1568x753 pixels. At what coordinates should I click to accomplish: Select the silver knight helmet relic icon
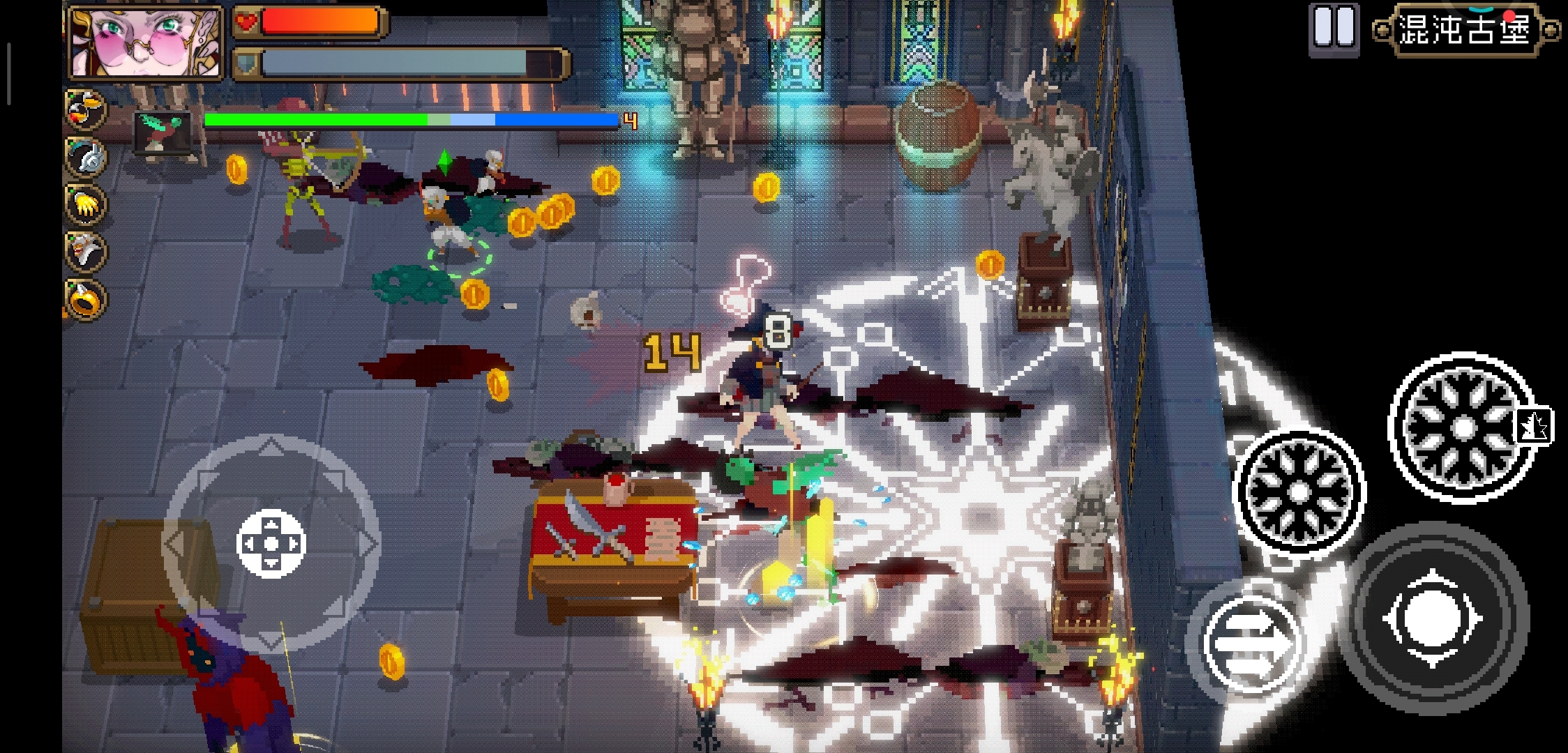[x=86, y=157]
